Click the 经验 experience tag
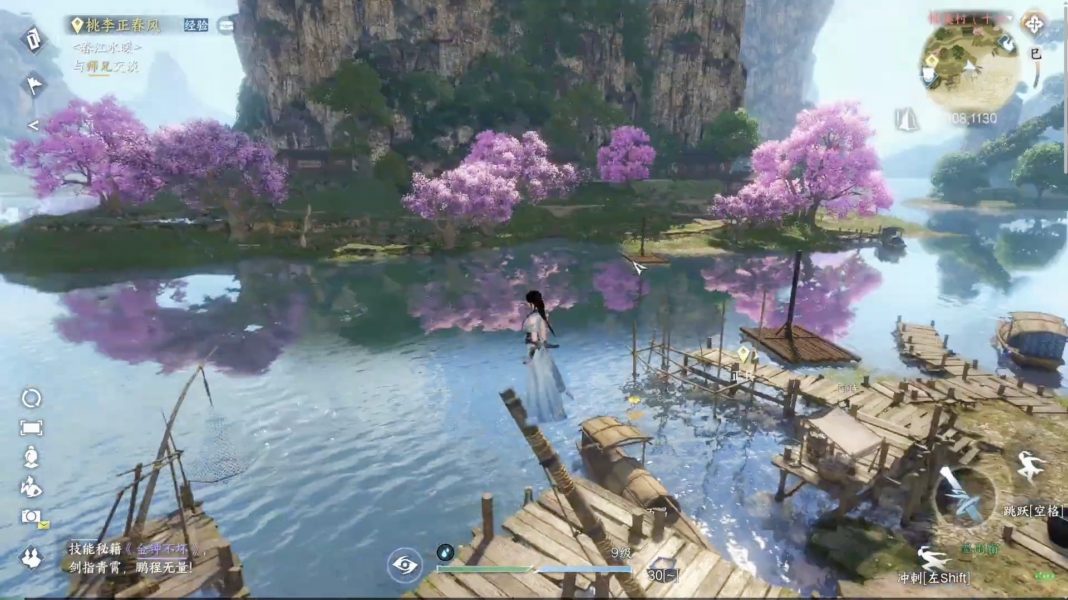1068x600 pixels. 196,25
